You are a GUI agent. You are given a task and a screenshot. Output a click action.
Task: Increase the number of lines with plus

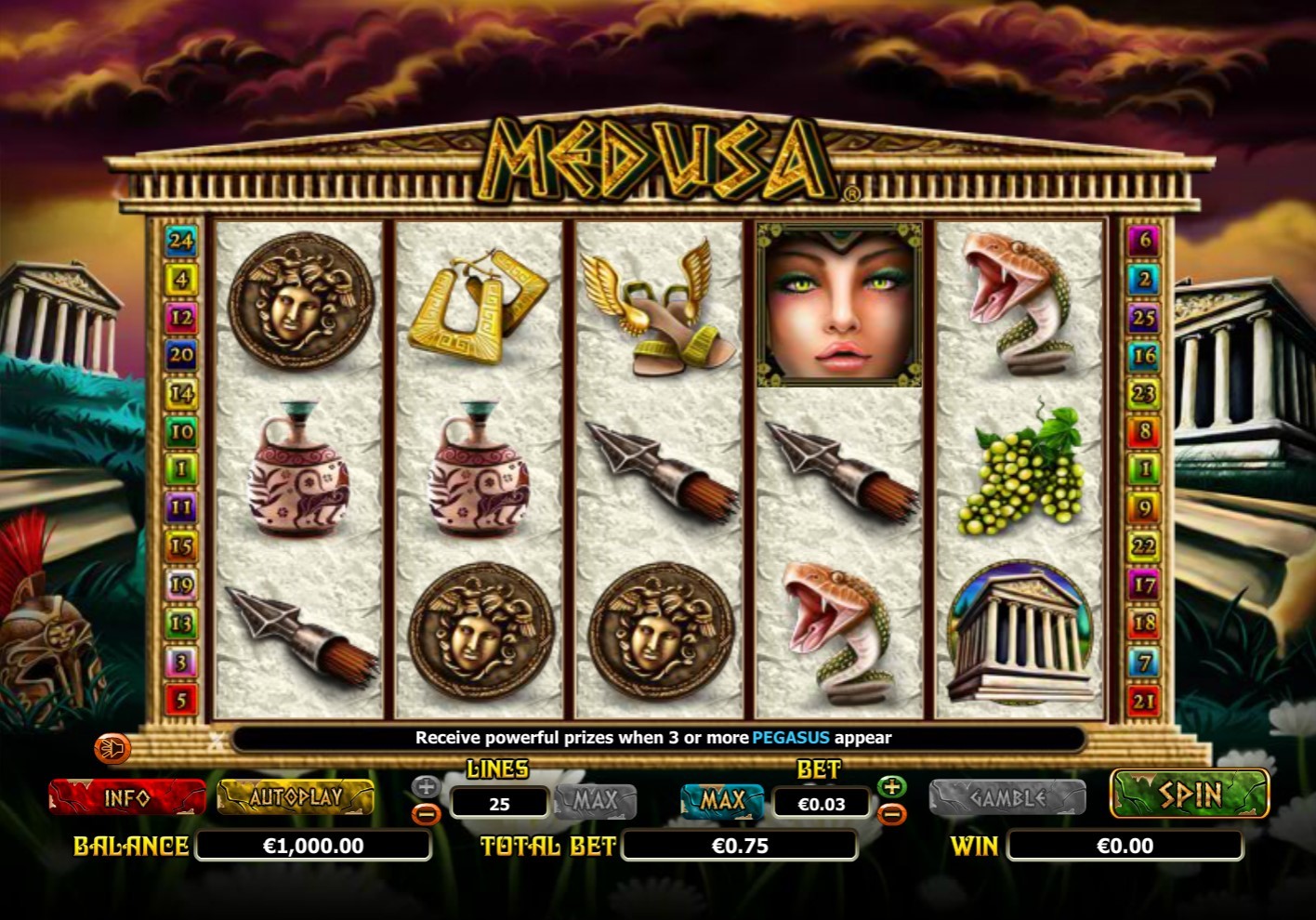[426, 787]
